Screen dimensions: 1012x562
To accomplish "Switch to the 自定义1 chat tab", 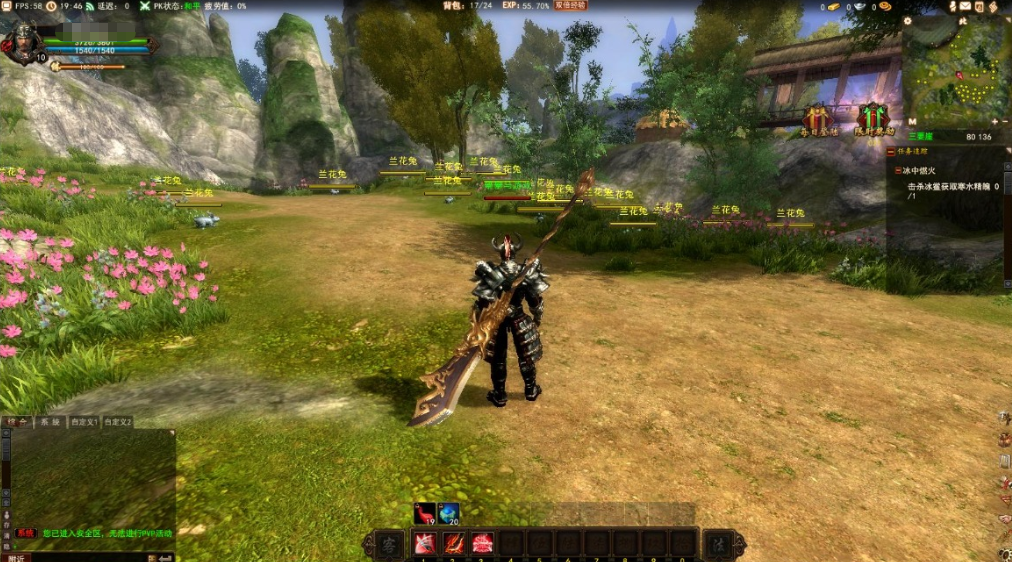I will point(84,422).
